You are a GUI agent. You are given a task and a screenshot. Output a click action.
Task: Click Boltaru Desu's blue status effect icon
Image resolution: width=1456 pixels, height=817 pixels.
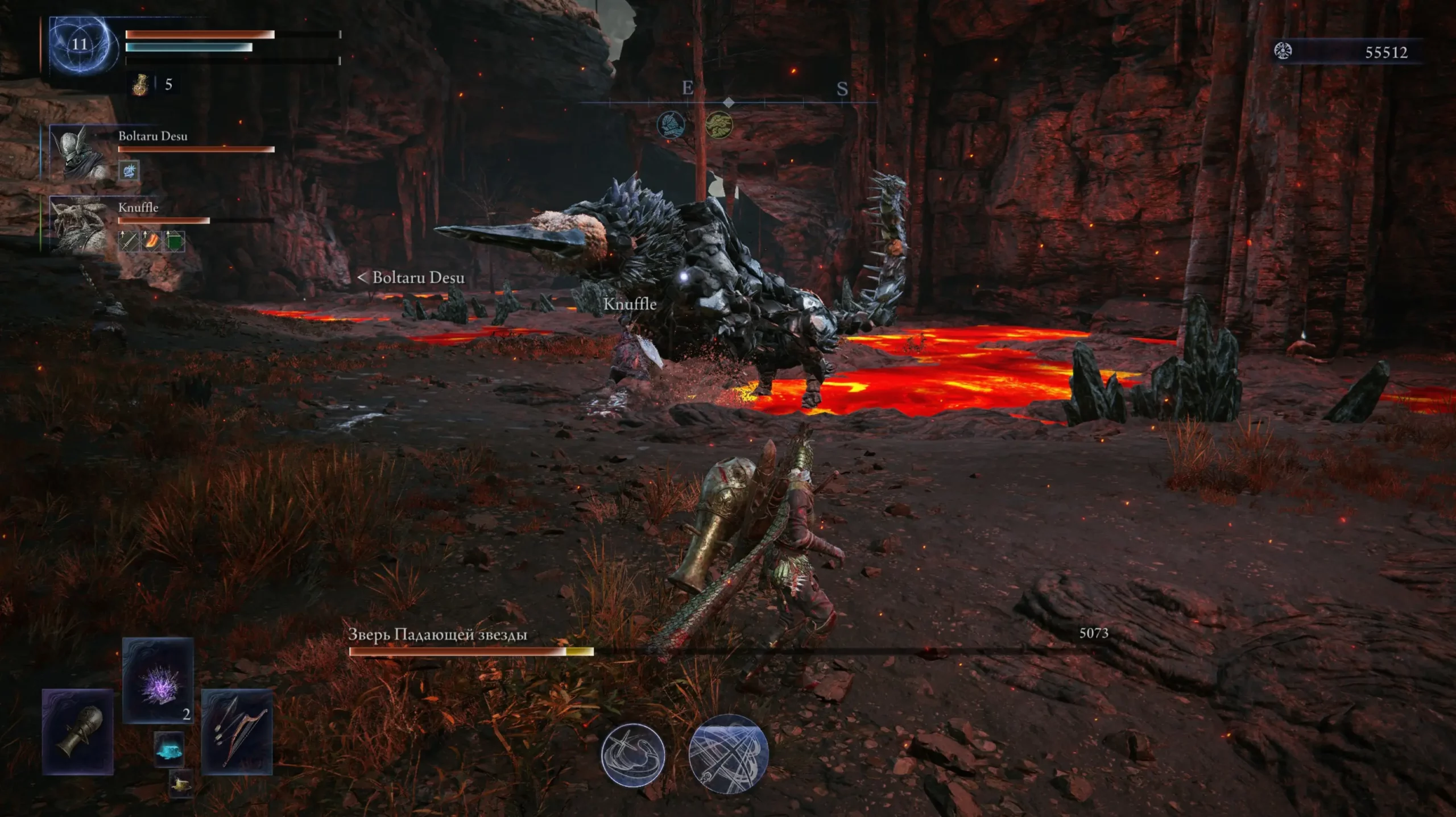129,170
